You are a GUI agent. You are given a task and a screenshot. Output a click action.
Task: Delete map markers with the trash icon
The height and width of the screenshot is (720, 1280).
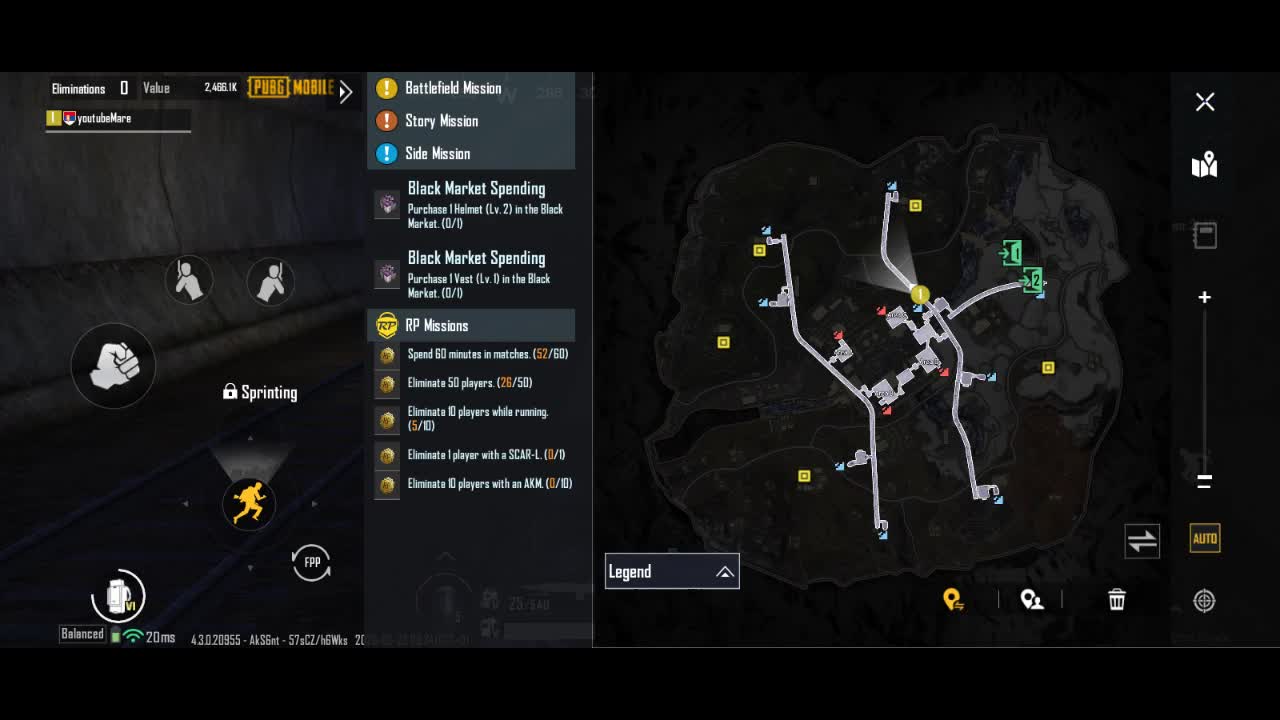point(1117,600)
